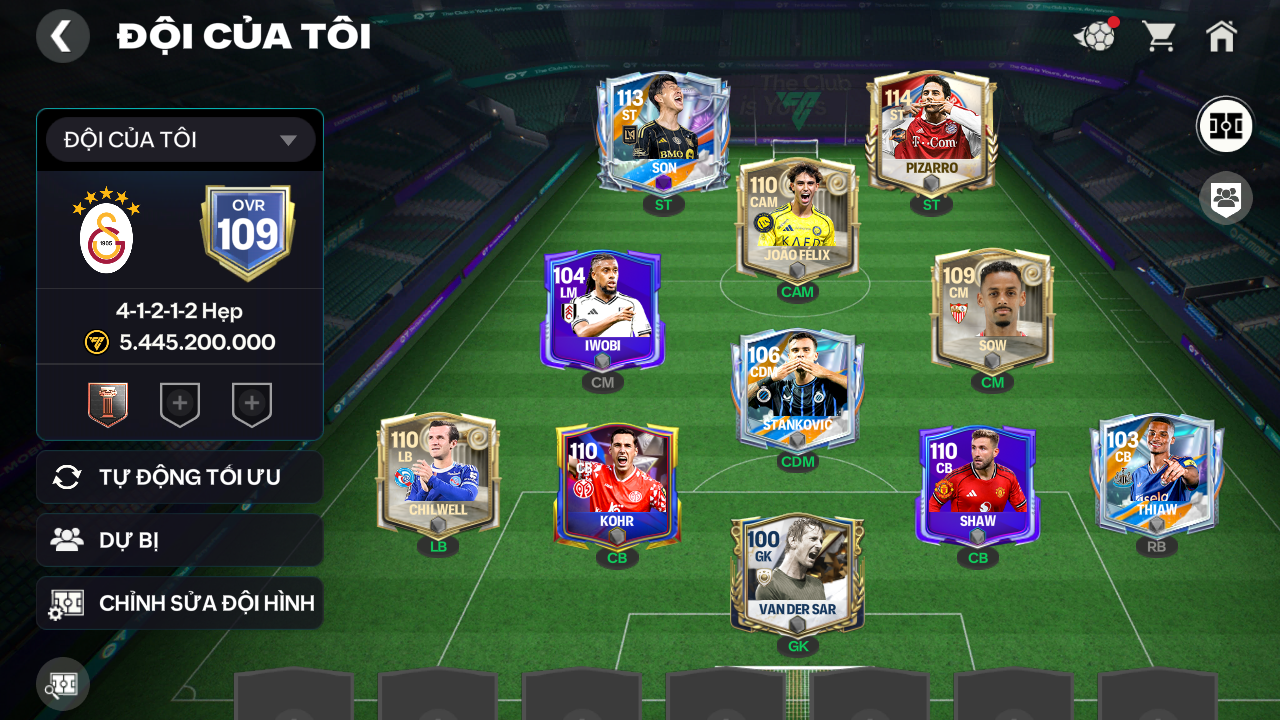Select the Chilwell left back card
1280x720 pixels.
pyautogui.click(x=438, y=474)
